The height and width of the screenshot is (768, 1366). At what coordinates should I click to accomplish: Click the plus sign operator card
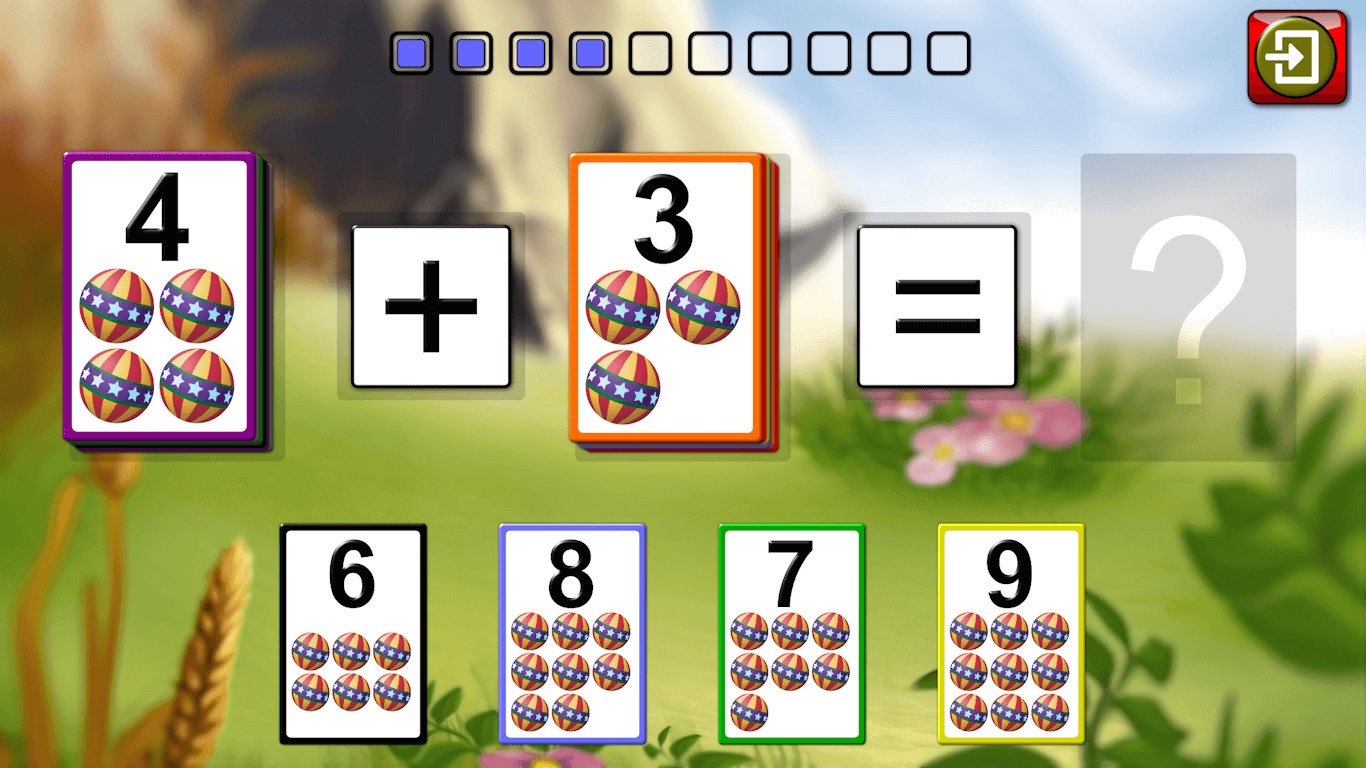click(432, 305)
